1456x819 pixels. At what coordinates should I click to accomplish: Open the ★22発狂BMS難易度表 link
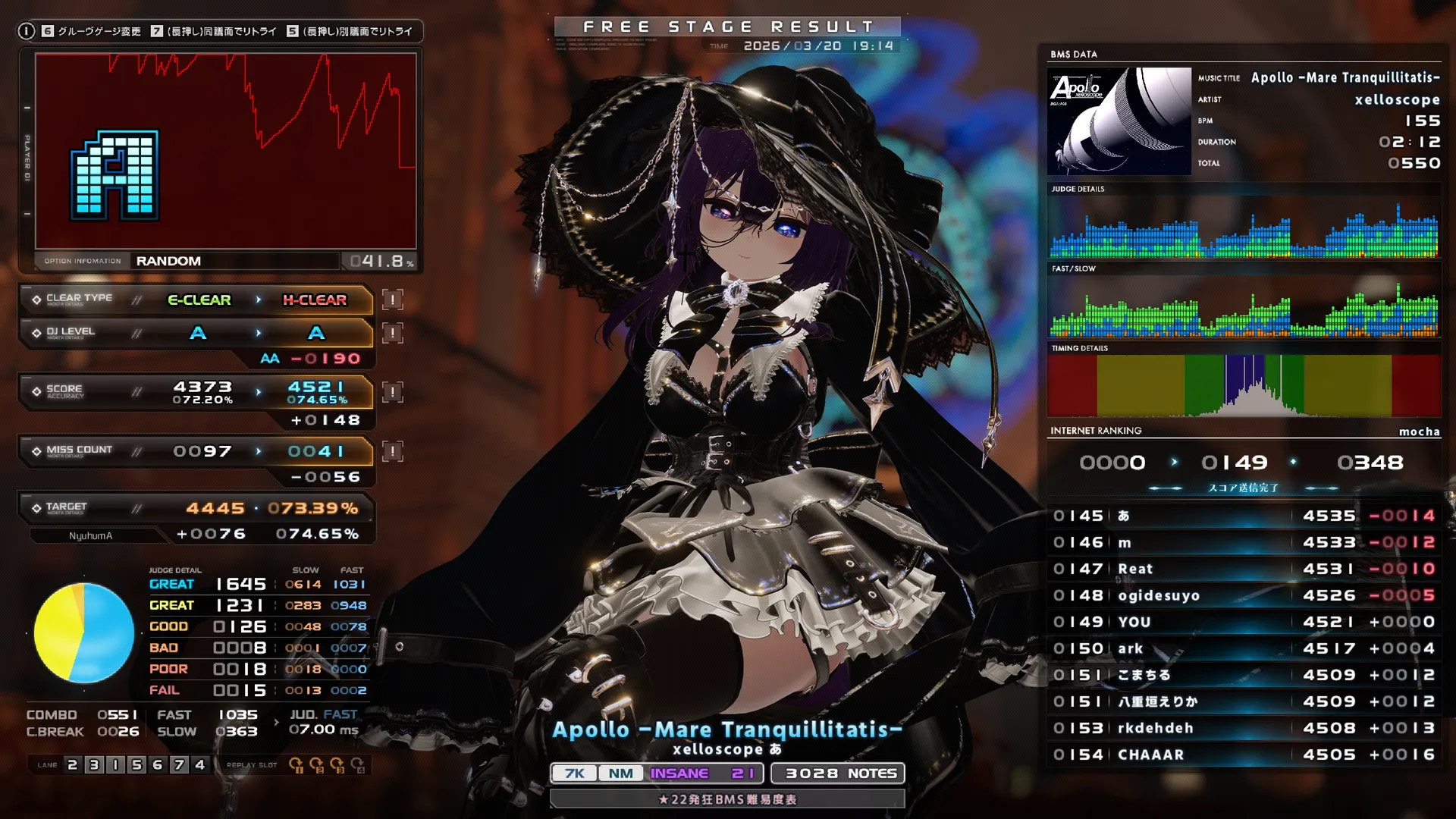pos(727,799)
